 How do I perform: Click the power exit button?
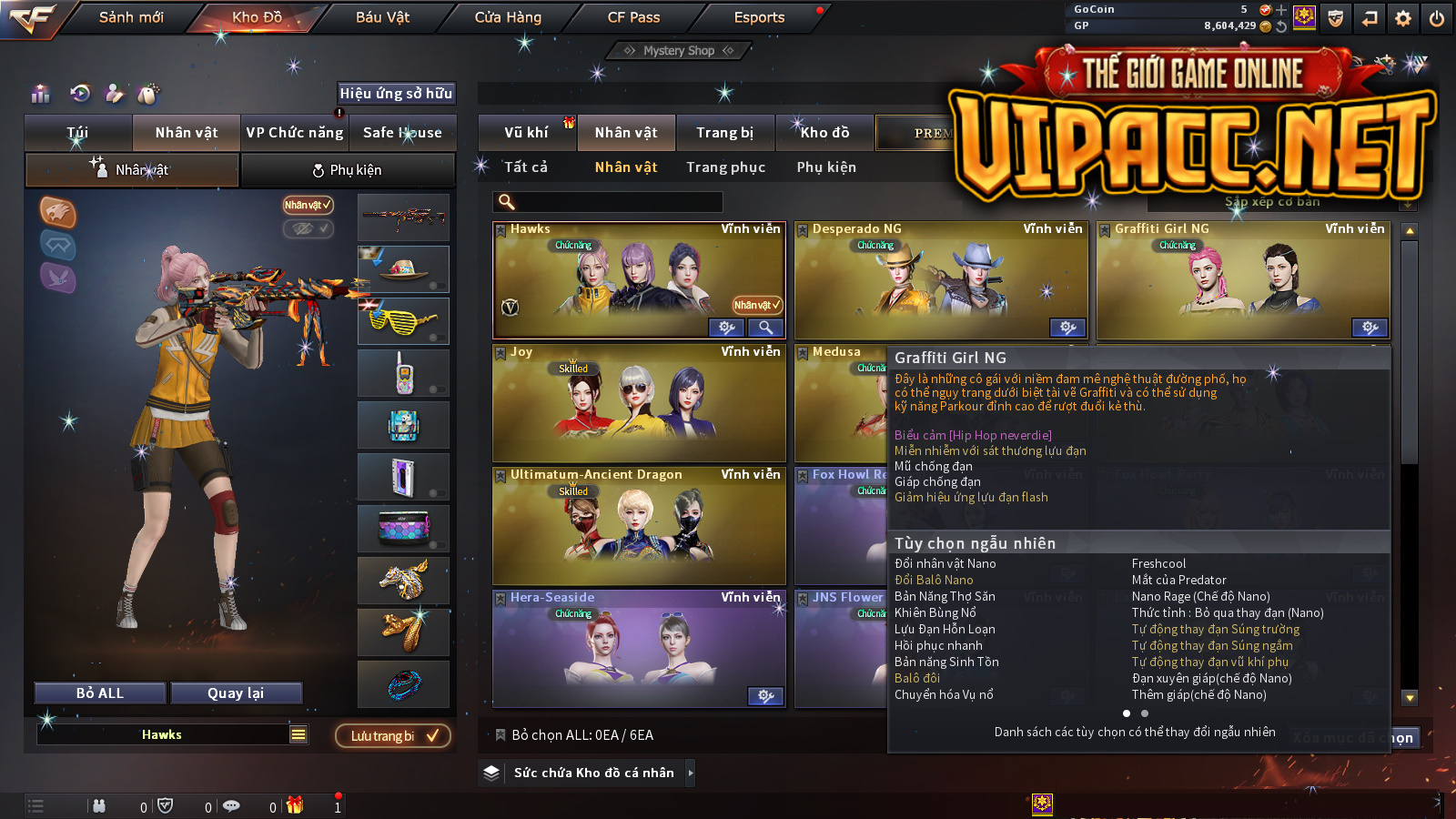tap(1437, 18)
